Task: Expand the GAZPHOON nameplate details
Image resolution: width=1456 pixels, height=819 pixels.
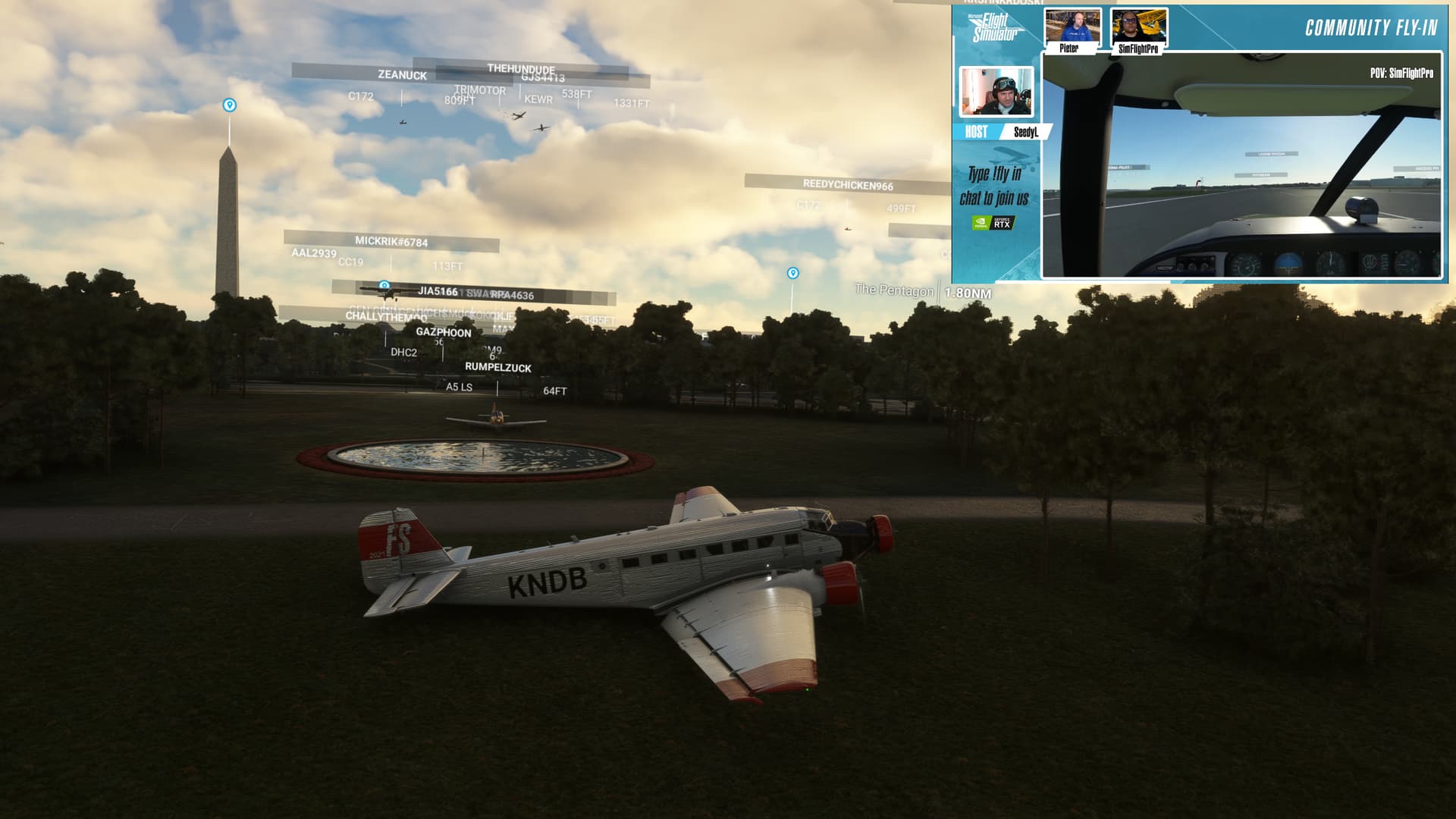Action: tap(443, 332)
